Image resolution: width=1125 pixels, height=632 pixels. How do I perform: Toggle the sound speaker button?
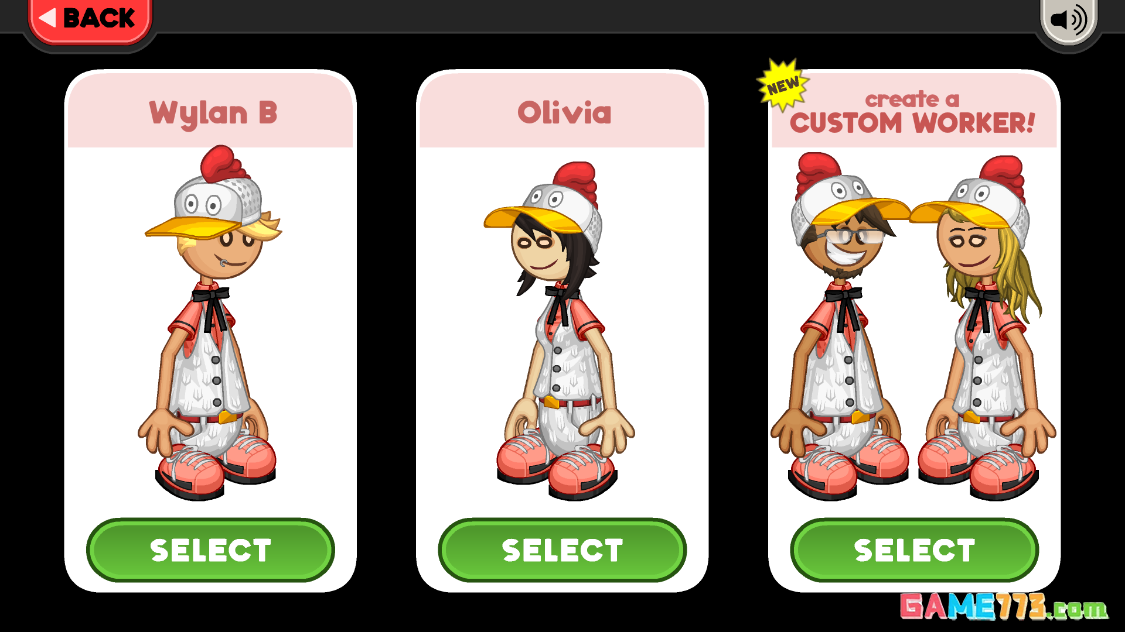click(x=1068, y=19)
